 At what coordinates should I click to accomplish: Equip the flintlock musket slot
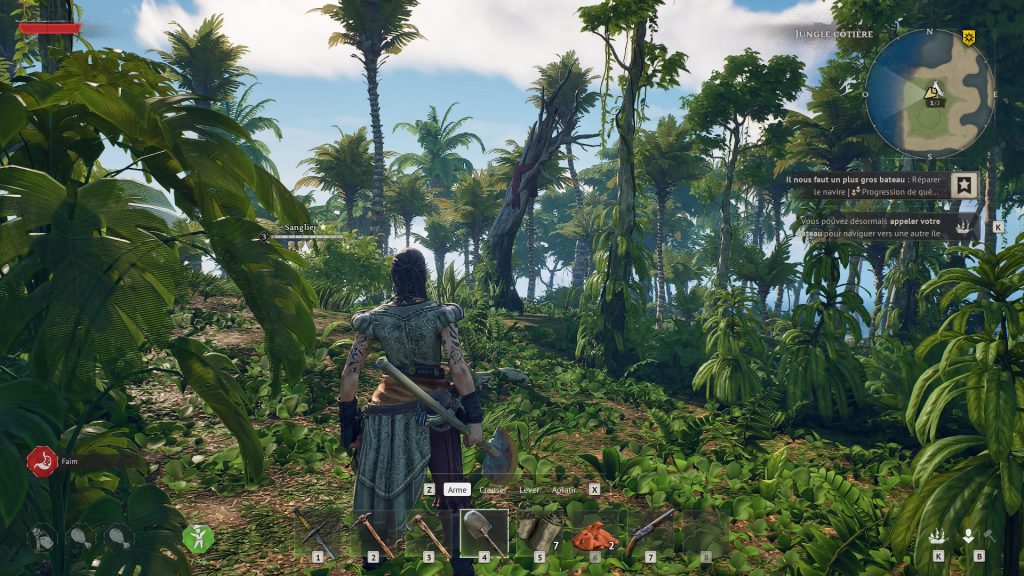pos(650,533)
